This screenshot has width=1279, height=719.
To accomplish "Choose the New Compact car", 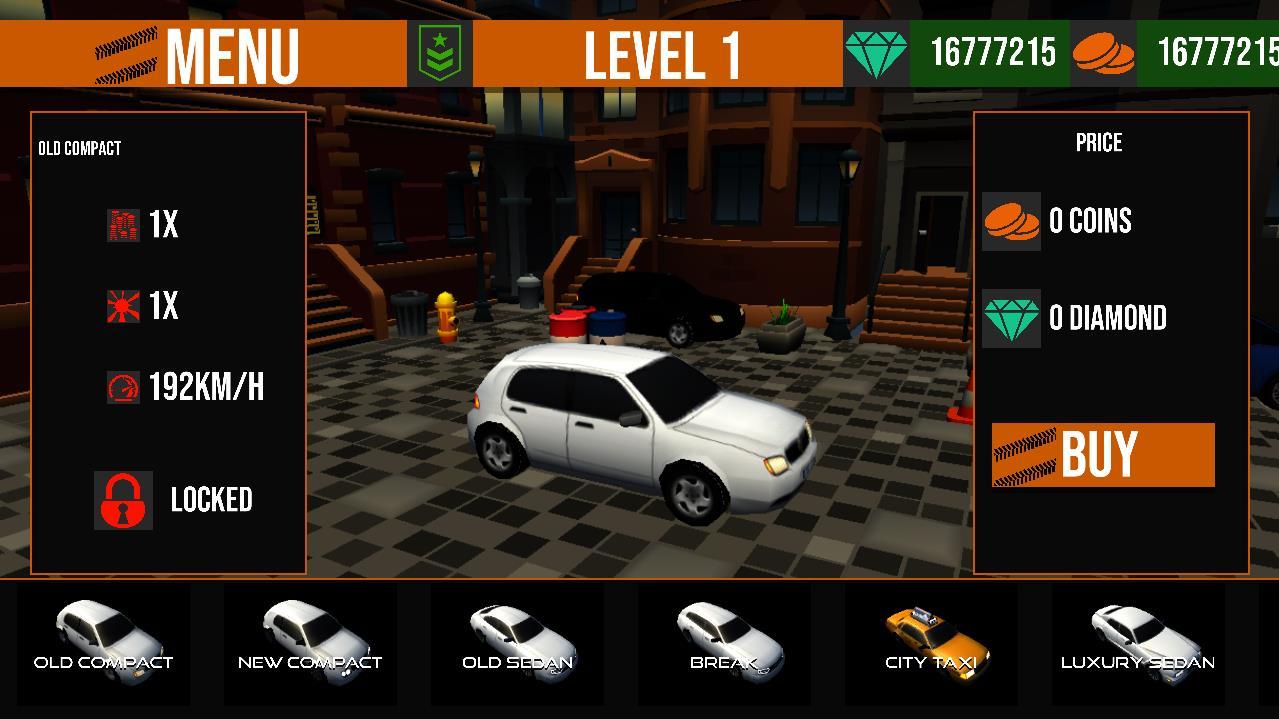I will tap(310, 640).
